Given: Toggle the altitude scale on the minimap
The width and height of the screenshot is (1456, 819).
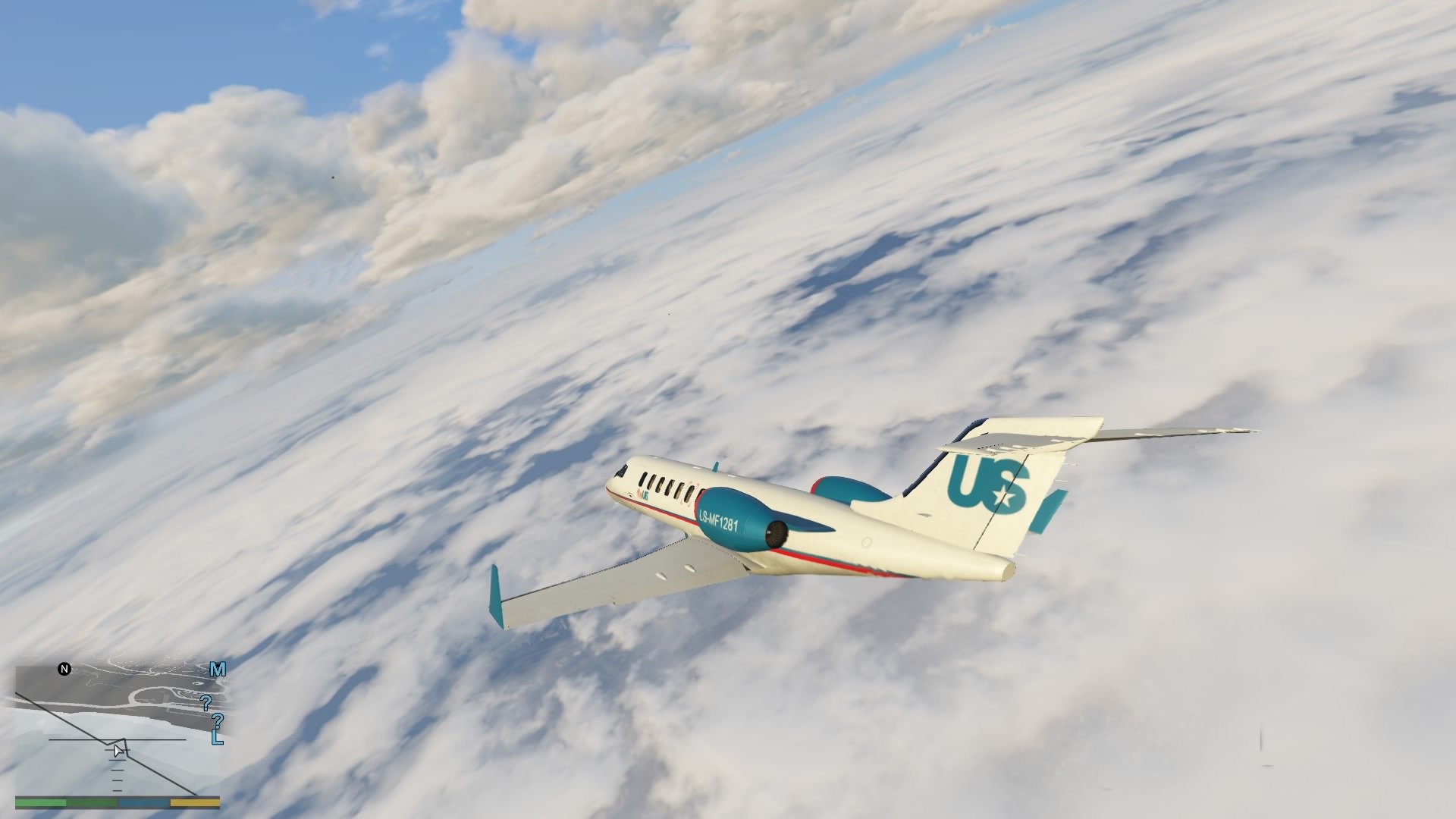Looking at the screenshot, I should click(x=116, y=770).
